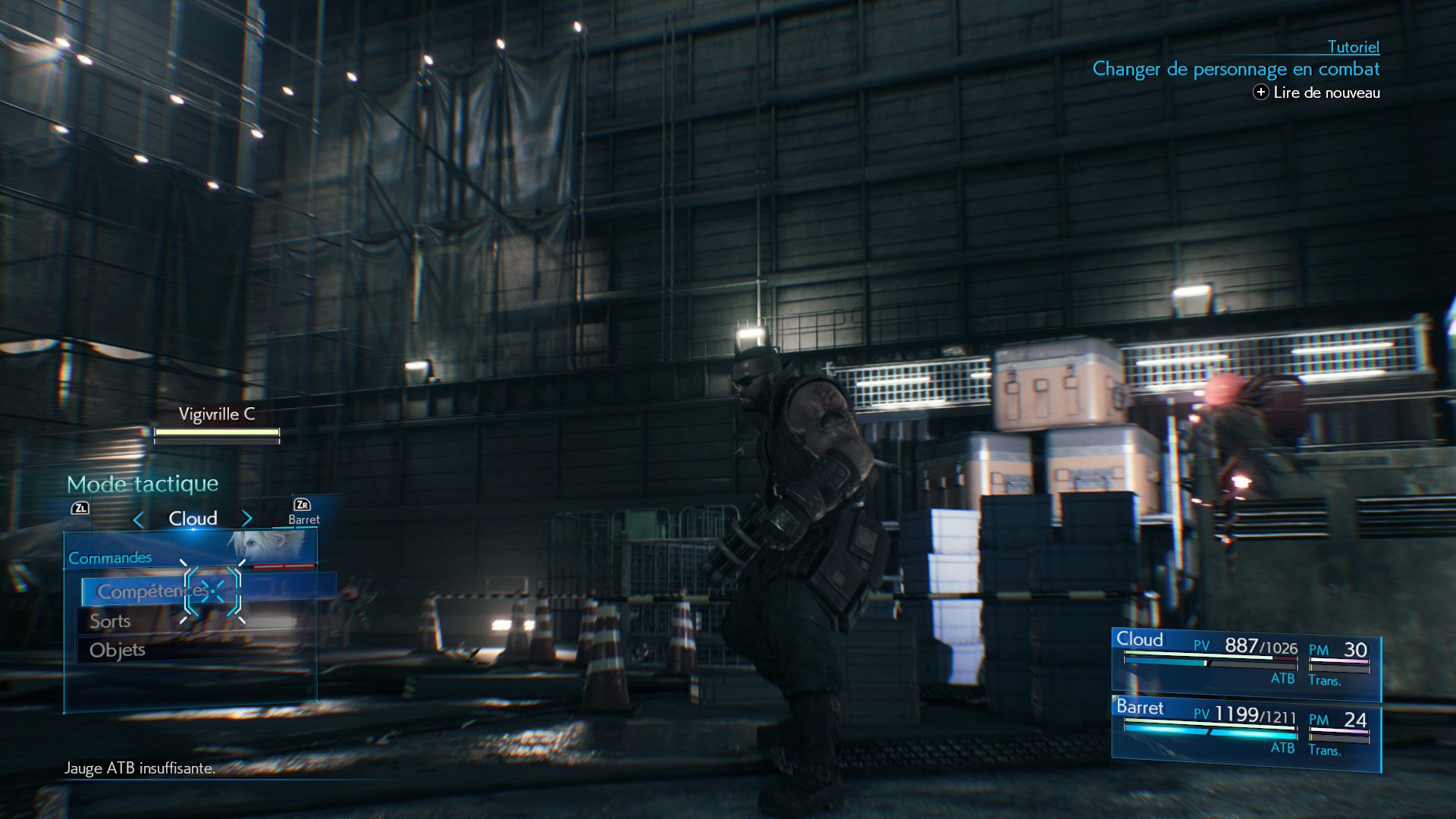Open the Sorts command list
Screen dimensions: 1456x819
[111, 621]
